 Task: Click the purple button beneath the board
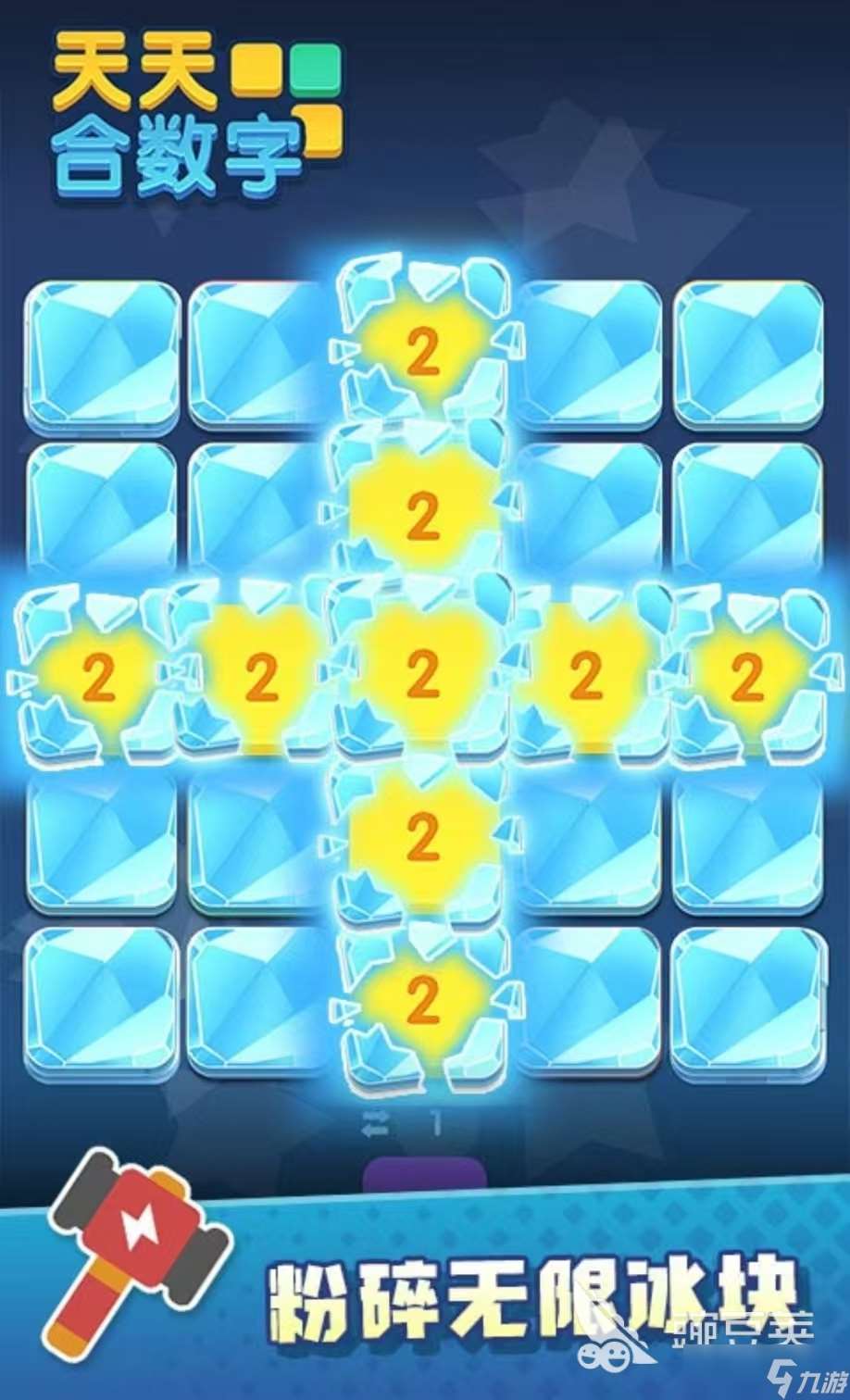(x=424, y=1174)
